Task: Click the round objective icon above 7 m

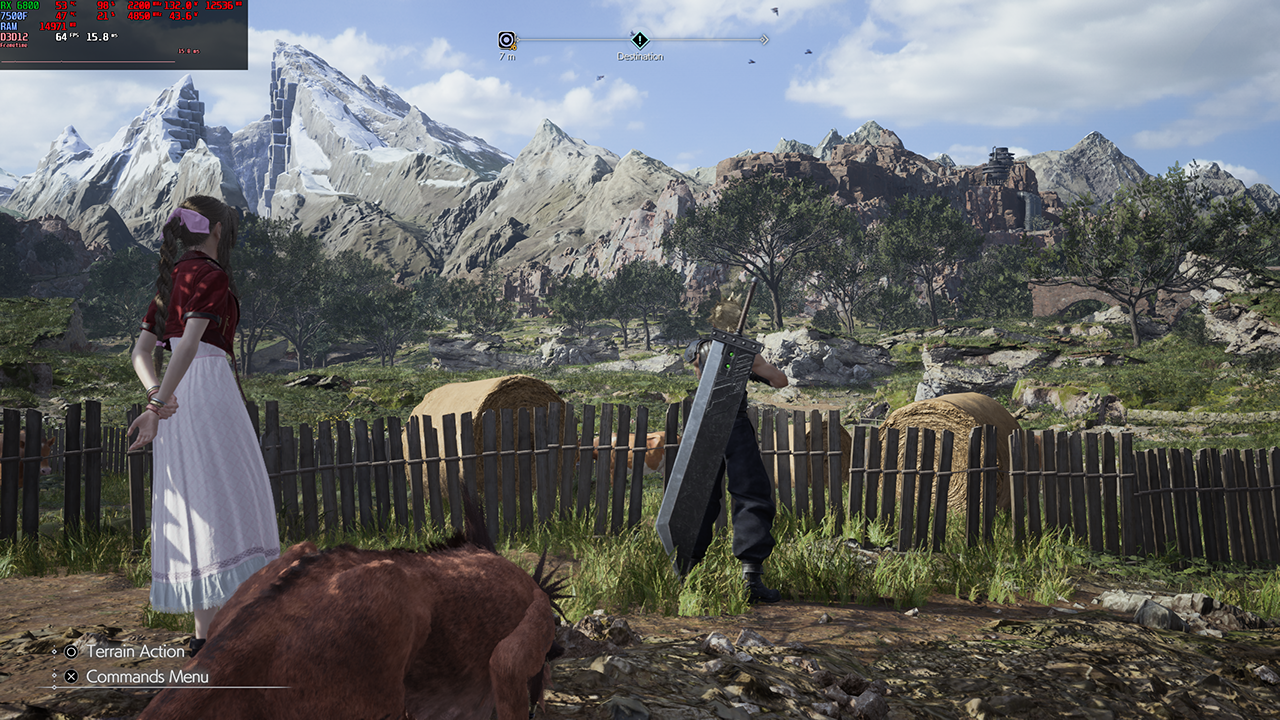Action: 507,40
